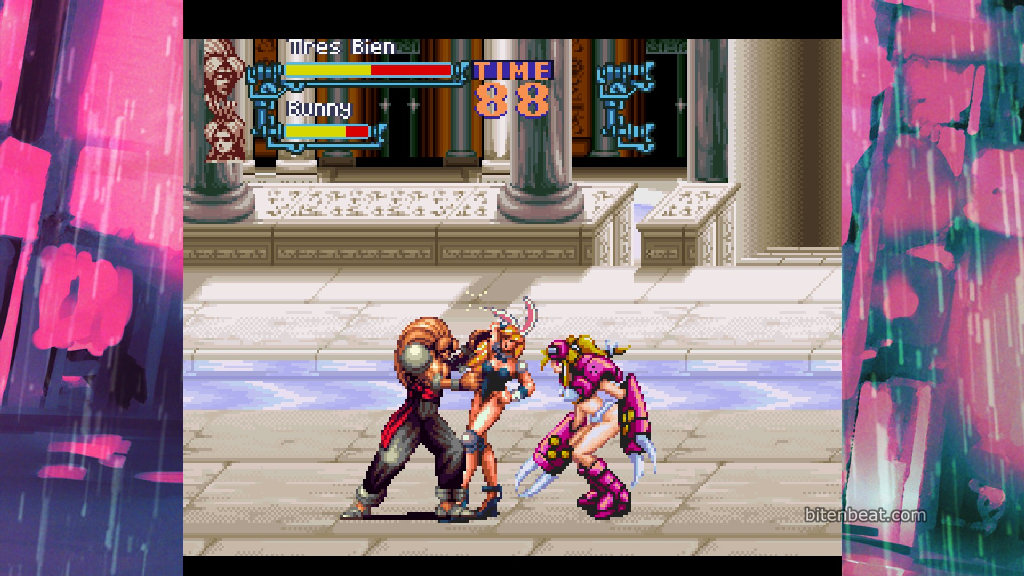Open the bitenbeat.com watermark link
Screen dimensions: 1024x576
865,515
